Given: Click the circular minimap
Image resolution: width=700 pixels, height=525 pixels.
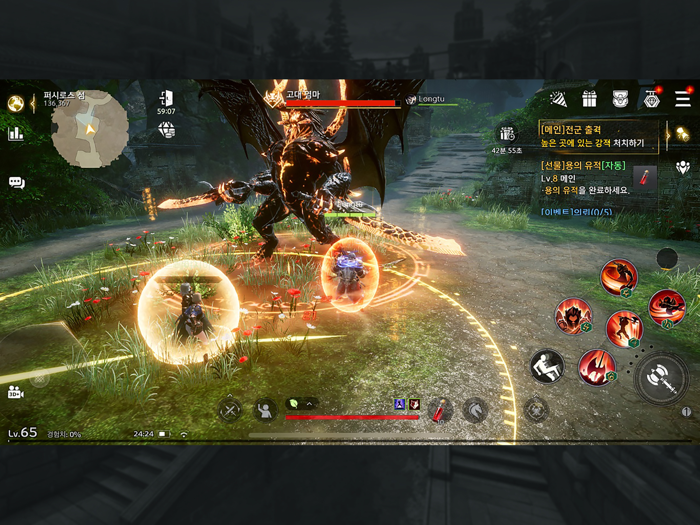Looking at the screenshot, I should point(89,129).
